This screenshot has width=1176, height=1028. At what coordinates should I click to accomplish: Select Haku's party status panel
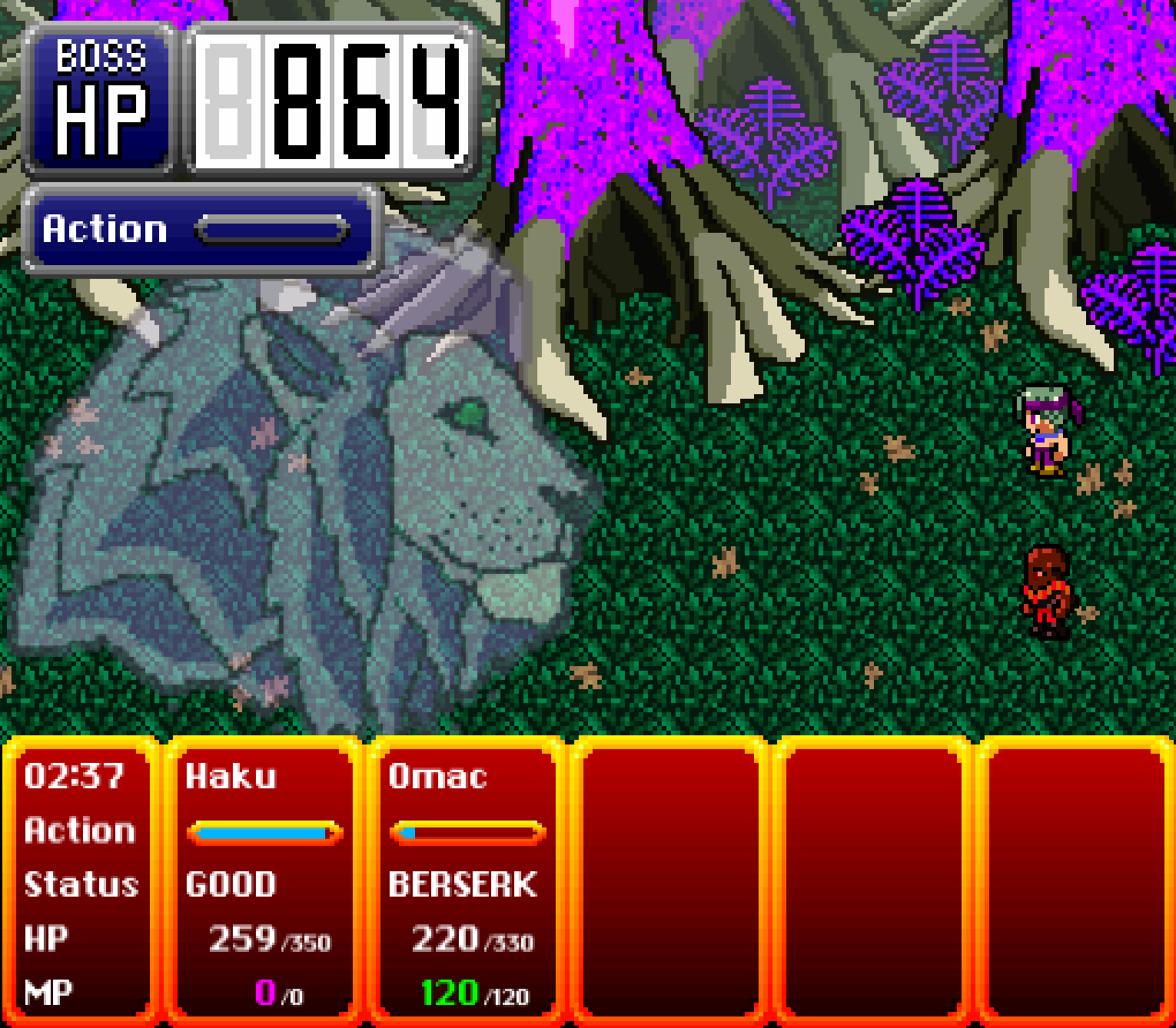point(264,882)
